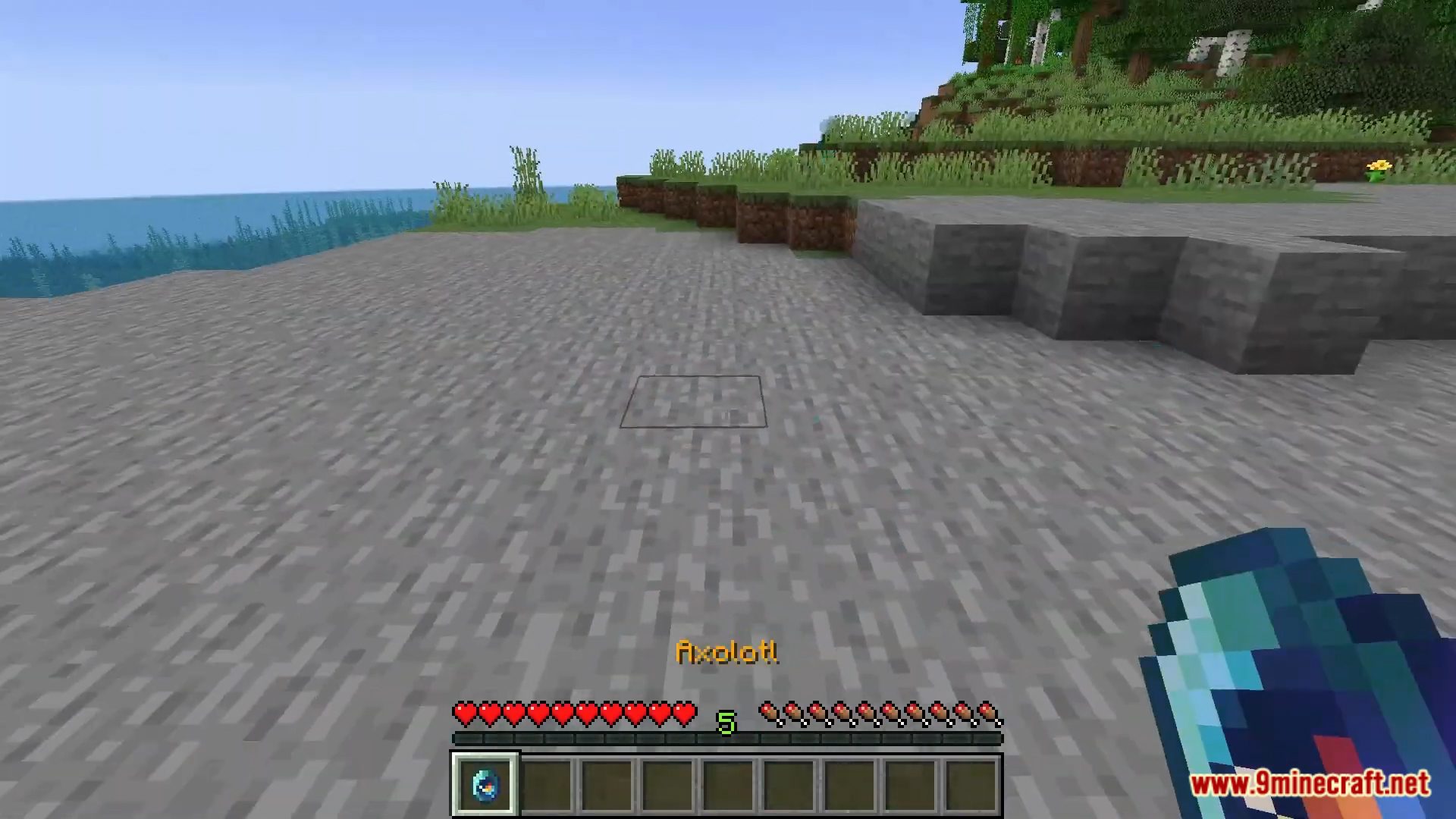1456x819 pixels.
Task: Select the axolotl bucket in hotbar slot one
Action: (x=485, y=783)
